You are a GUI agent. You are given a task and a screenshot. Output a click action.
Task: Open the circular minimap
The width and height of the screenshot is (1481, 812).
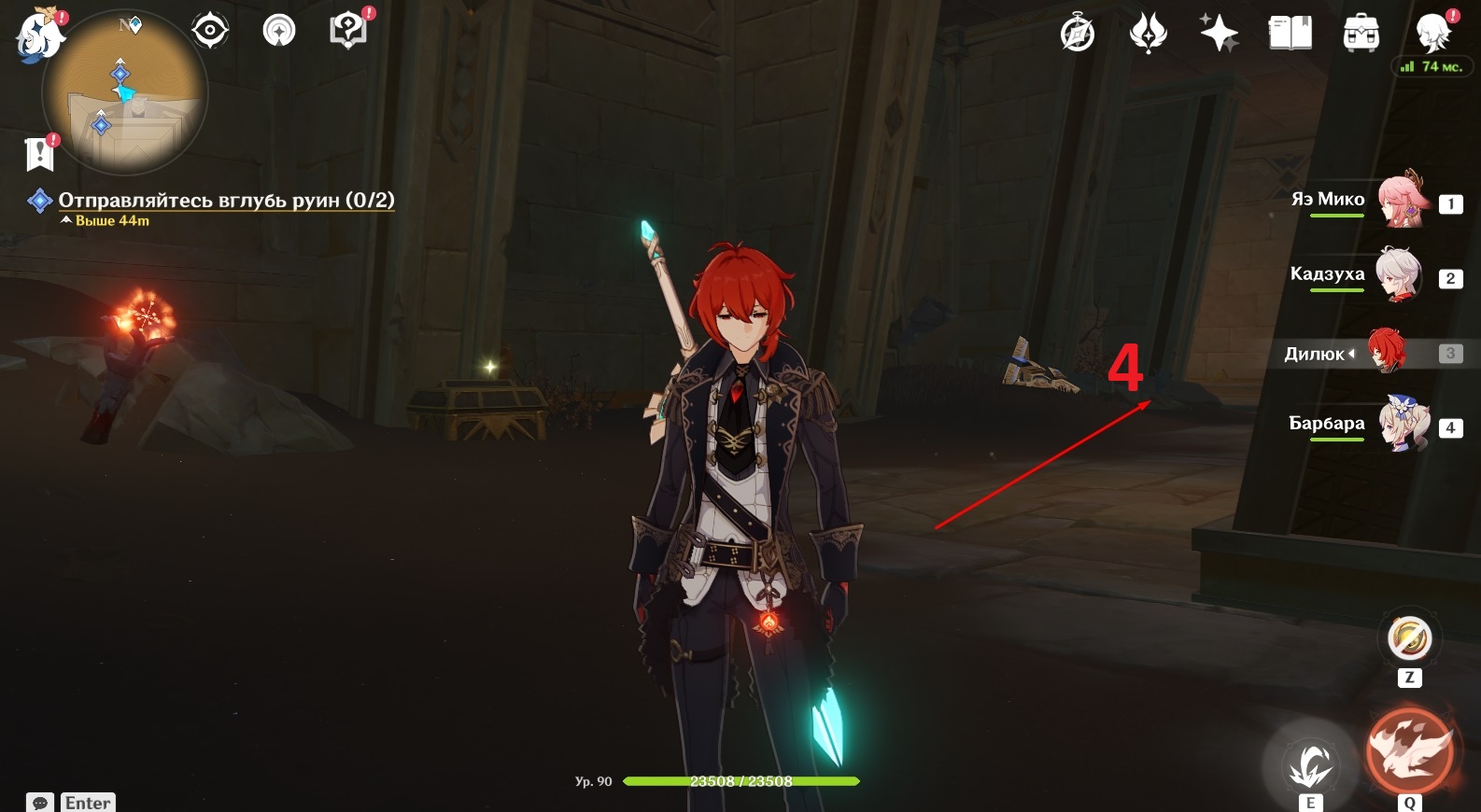[125, 93]
